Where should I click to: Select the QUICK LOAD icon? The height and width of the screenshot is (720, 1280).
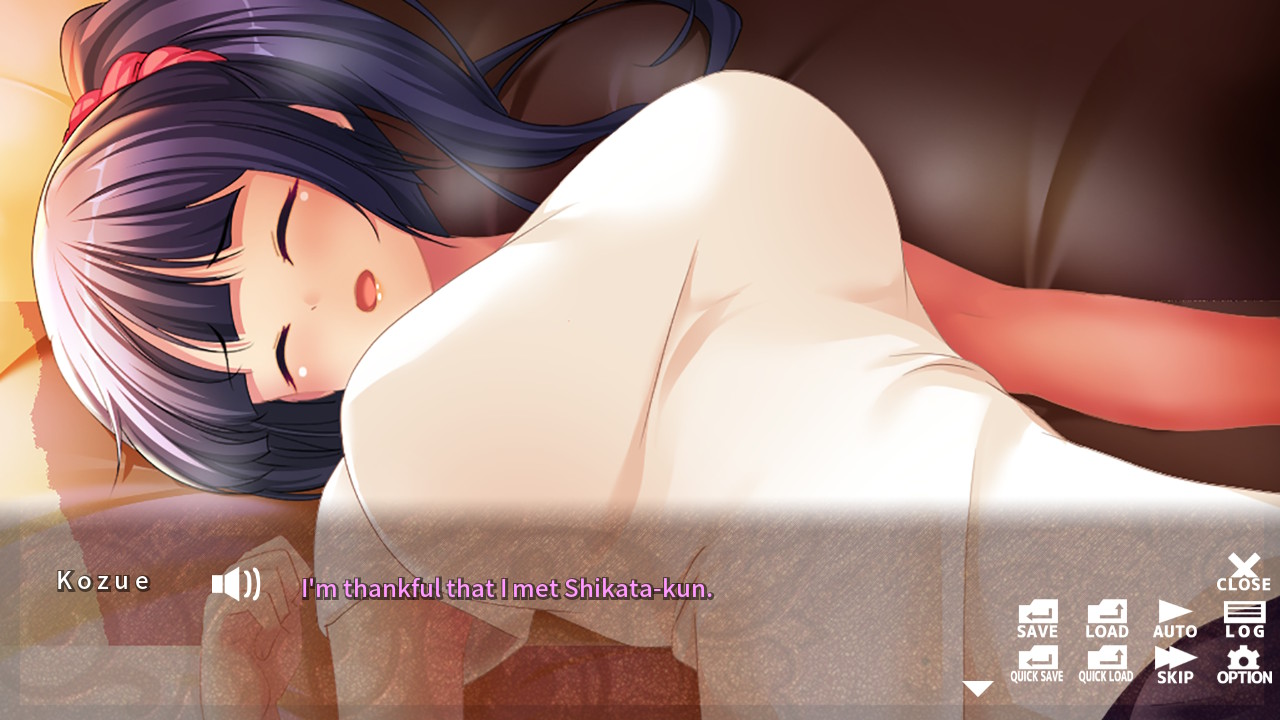tap(1106, 662)
